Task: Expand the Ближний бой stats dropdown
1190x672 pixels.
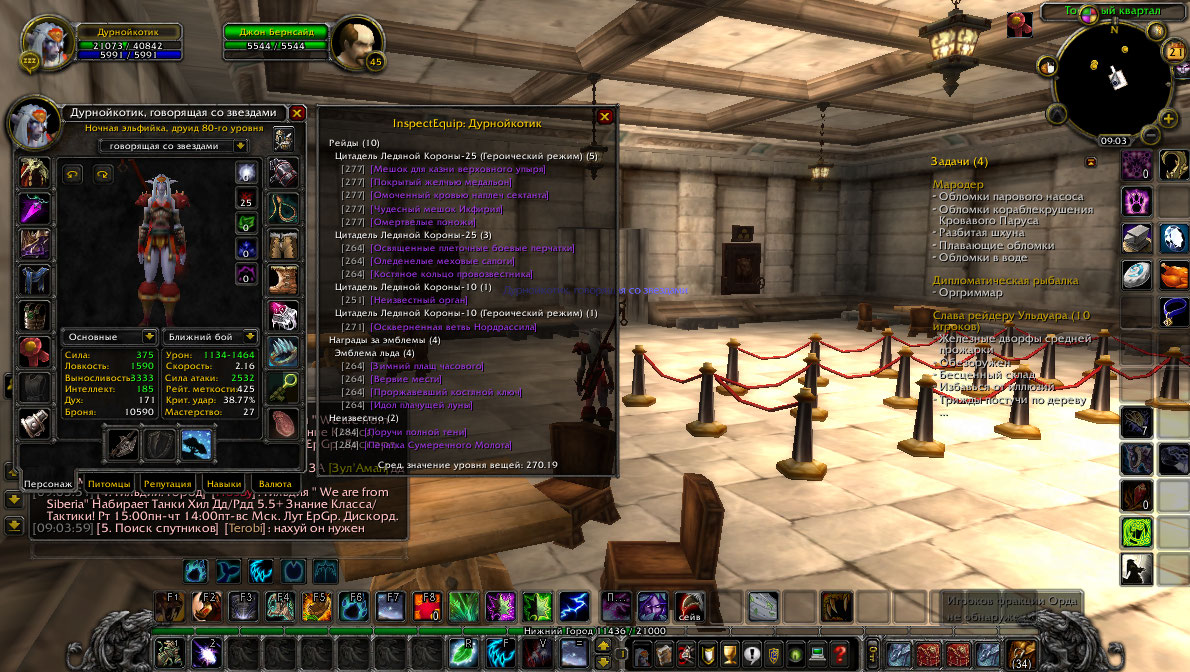Action: [211, 337]
